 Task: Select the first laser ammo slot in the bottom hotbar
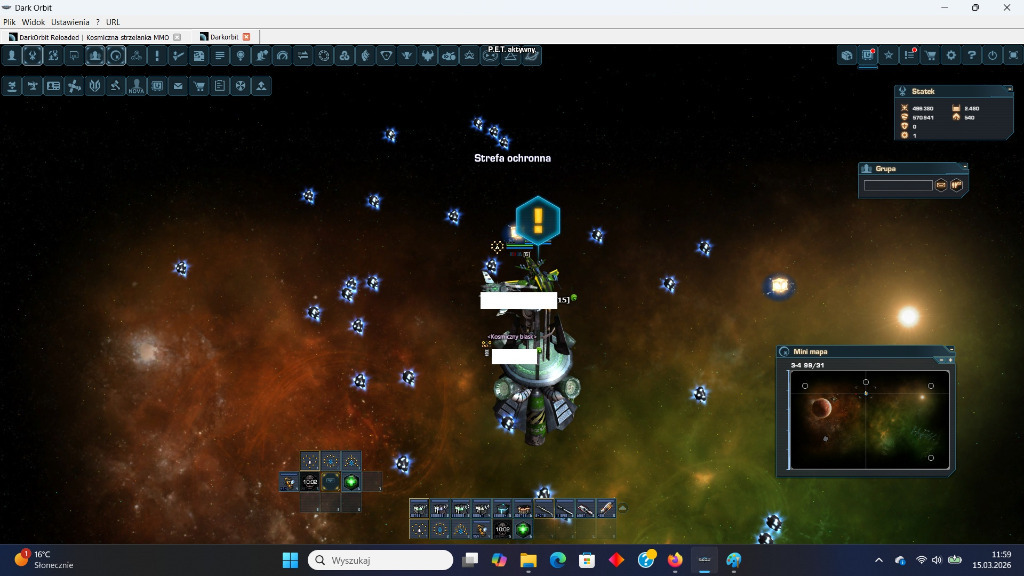tap(419, 509)
